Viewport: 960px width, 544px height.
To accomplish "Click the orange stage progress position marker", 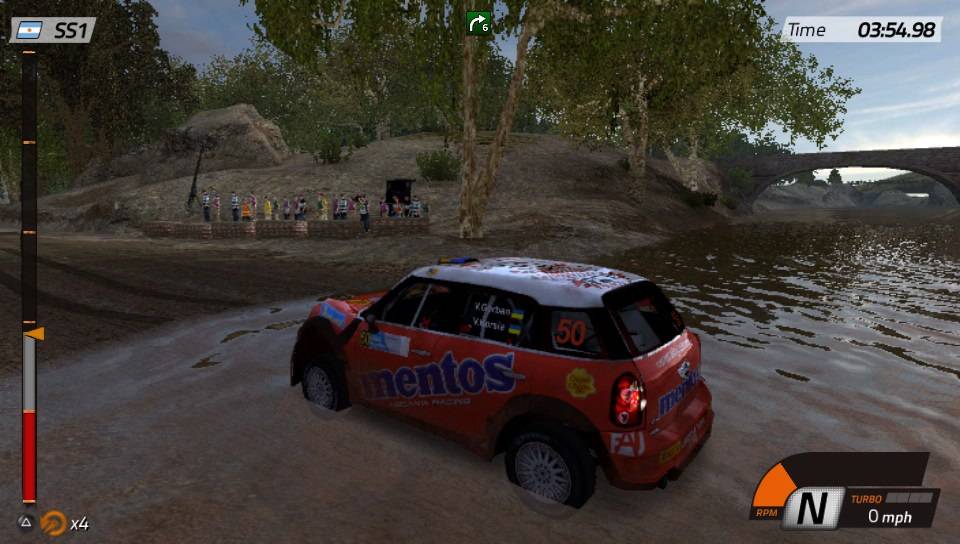I will point(33,333).
